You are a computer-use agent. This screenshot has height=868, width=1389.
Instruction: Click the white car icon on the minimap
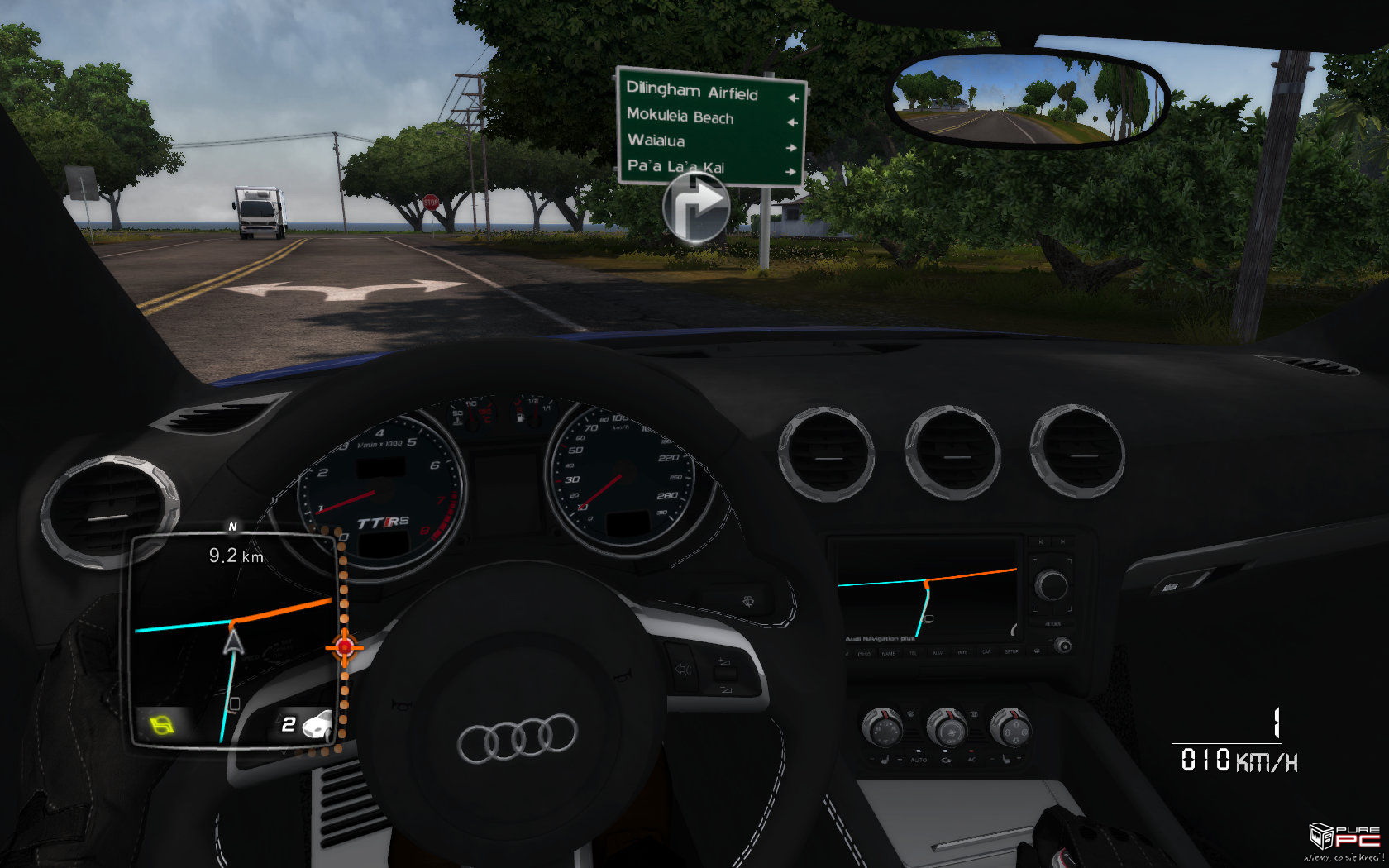317,725
